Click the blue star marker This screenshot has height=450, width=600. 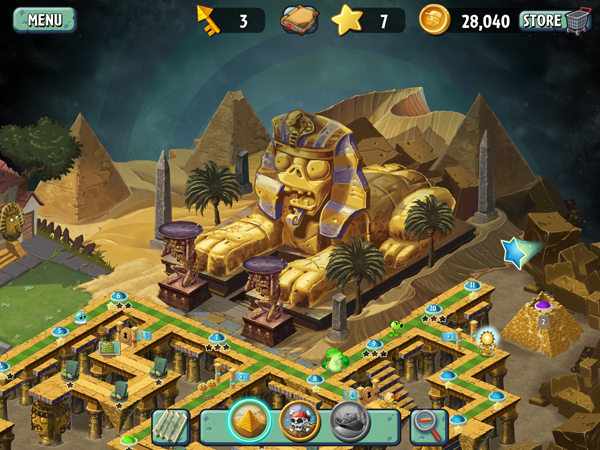[x=516, y=252]
